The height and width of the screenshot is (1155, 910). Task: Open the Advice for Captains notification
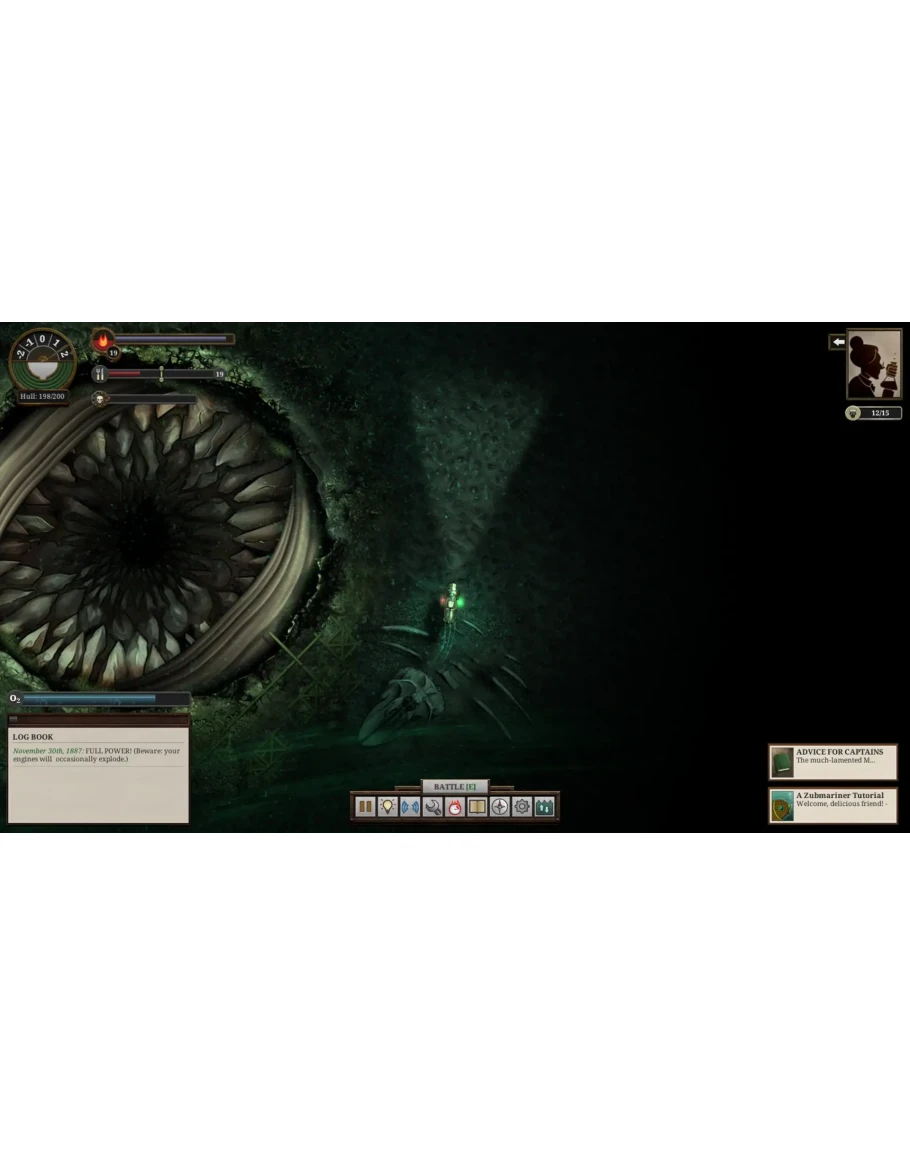[x=832, y=762]
